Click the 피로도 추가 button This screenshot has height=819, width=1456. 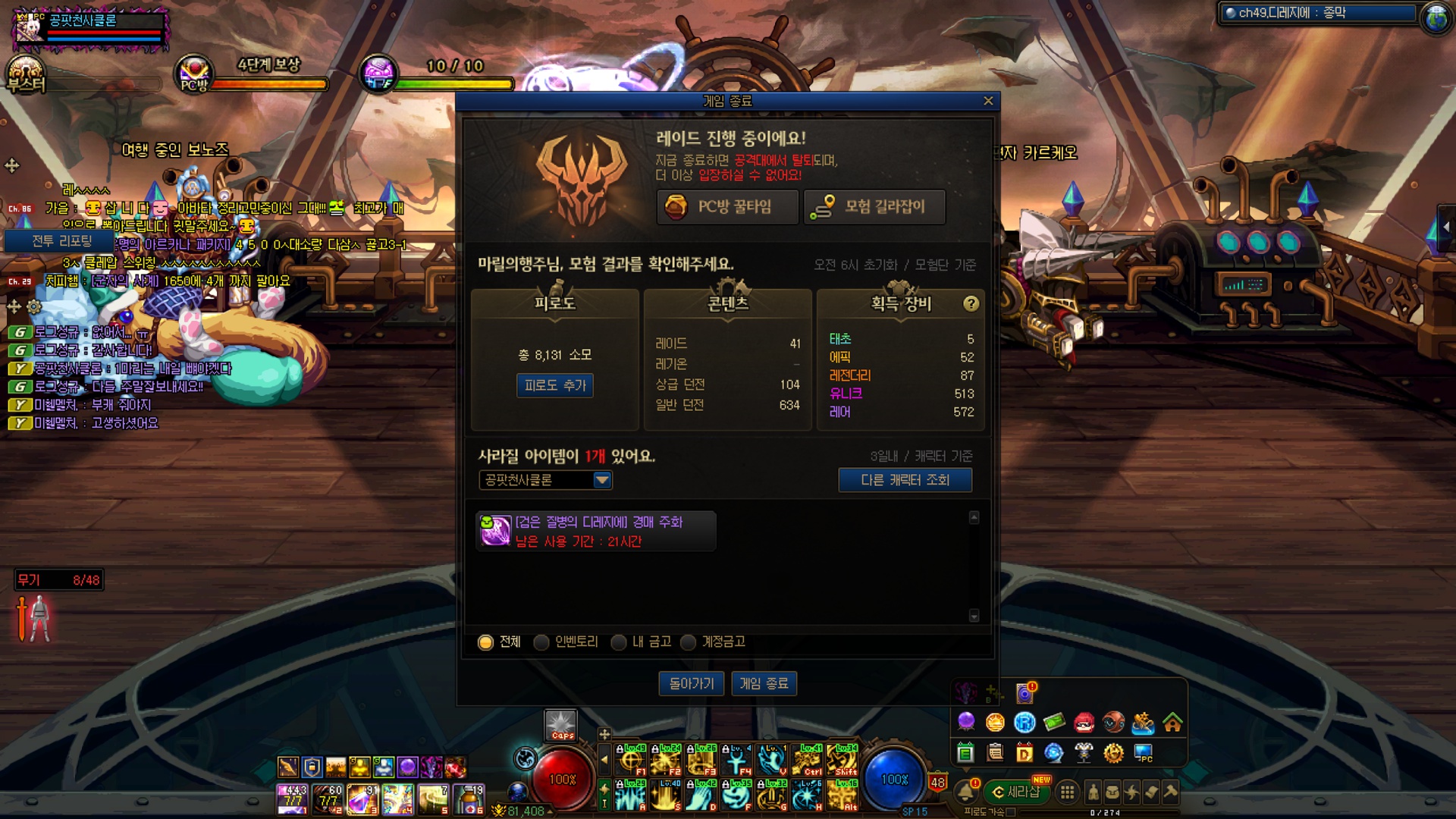[x=555, y=385]
